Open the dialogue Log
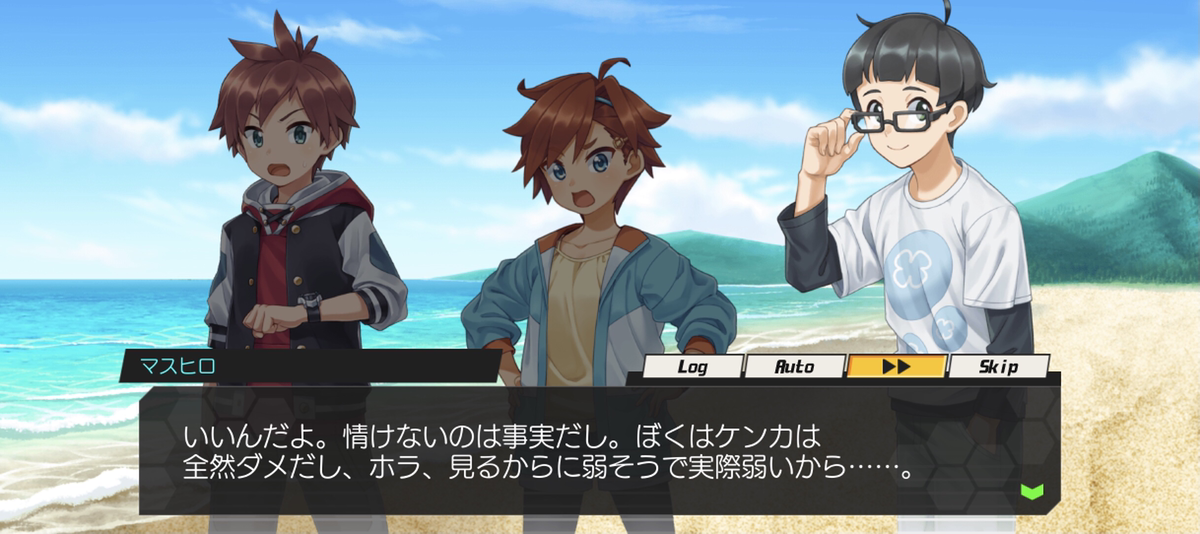Image resolution: width=1200 pixels, height=534 pixels. (693, 367)
